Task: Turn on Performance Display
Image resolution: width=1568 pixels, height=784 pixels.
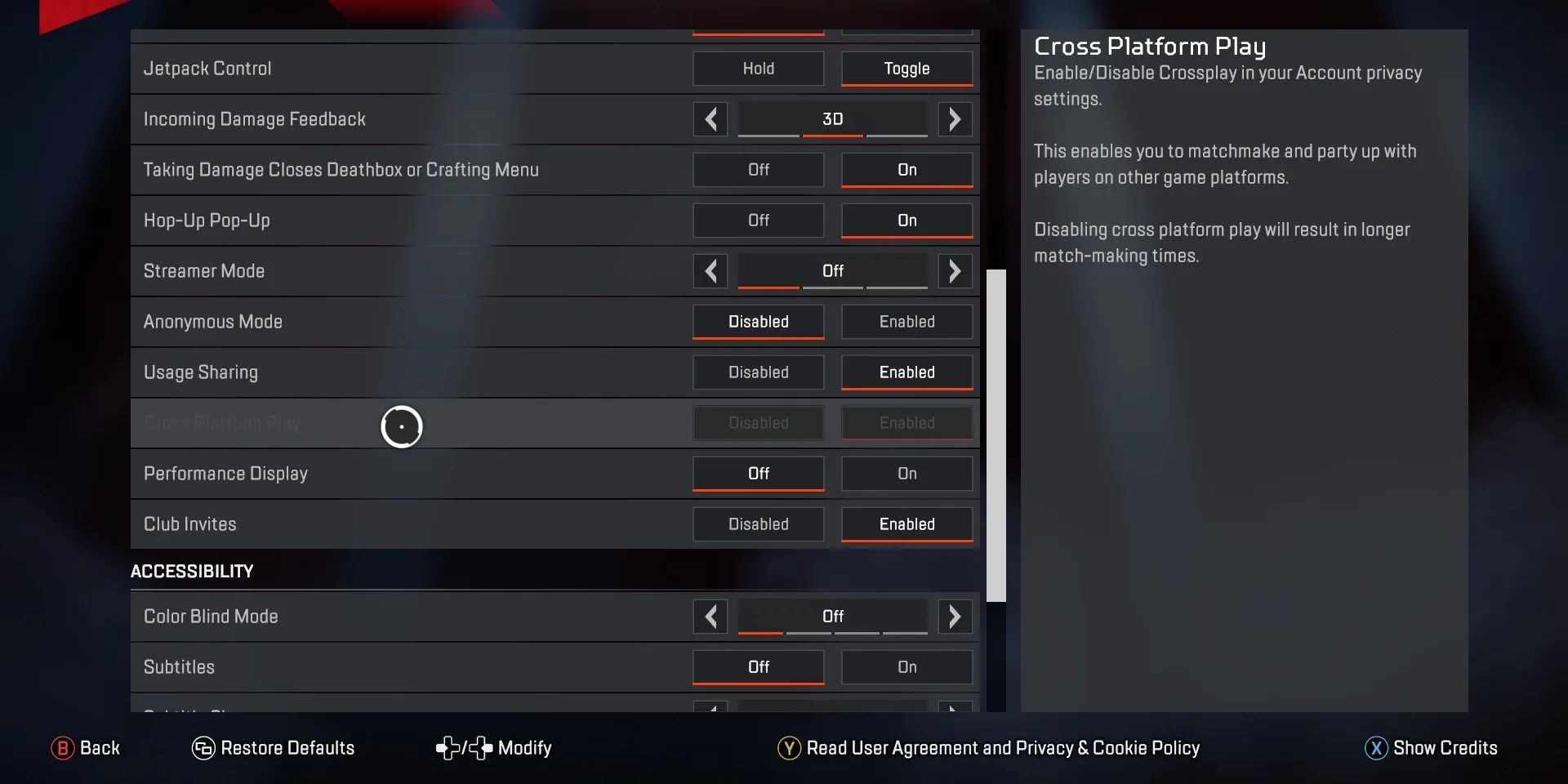Action: (906, 473)
